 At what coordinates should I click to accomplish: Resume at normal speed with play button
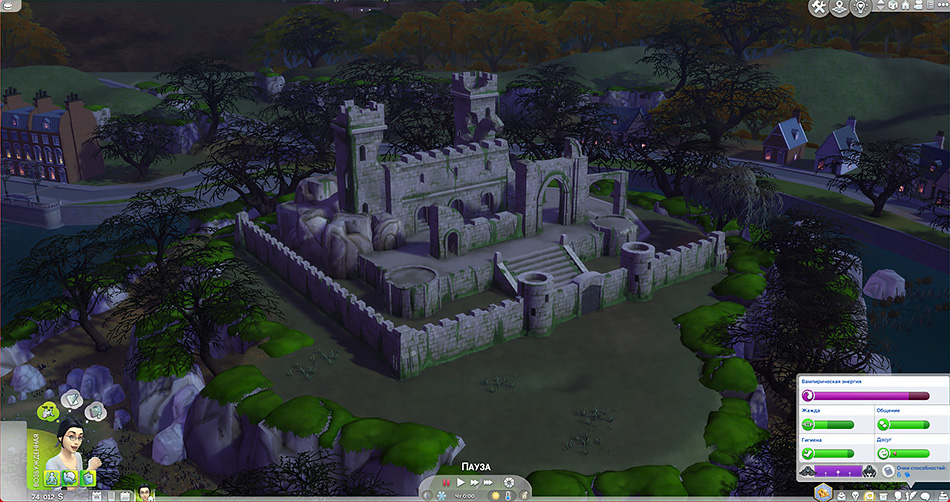460,484
